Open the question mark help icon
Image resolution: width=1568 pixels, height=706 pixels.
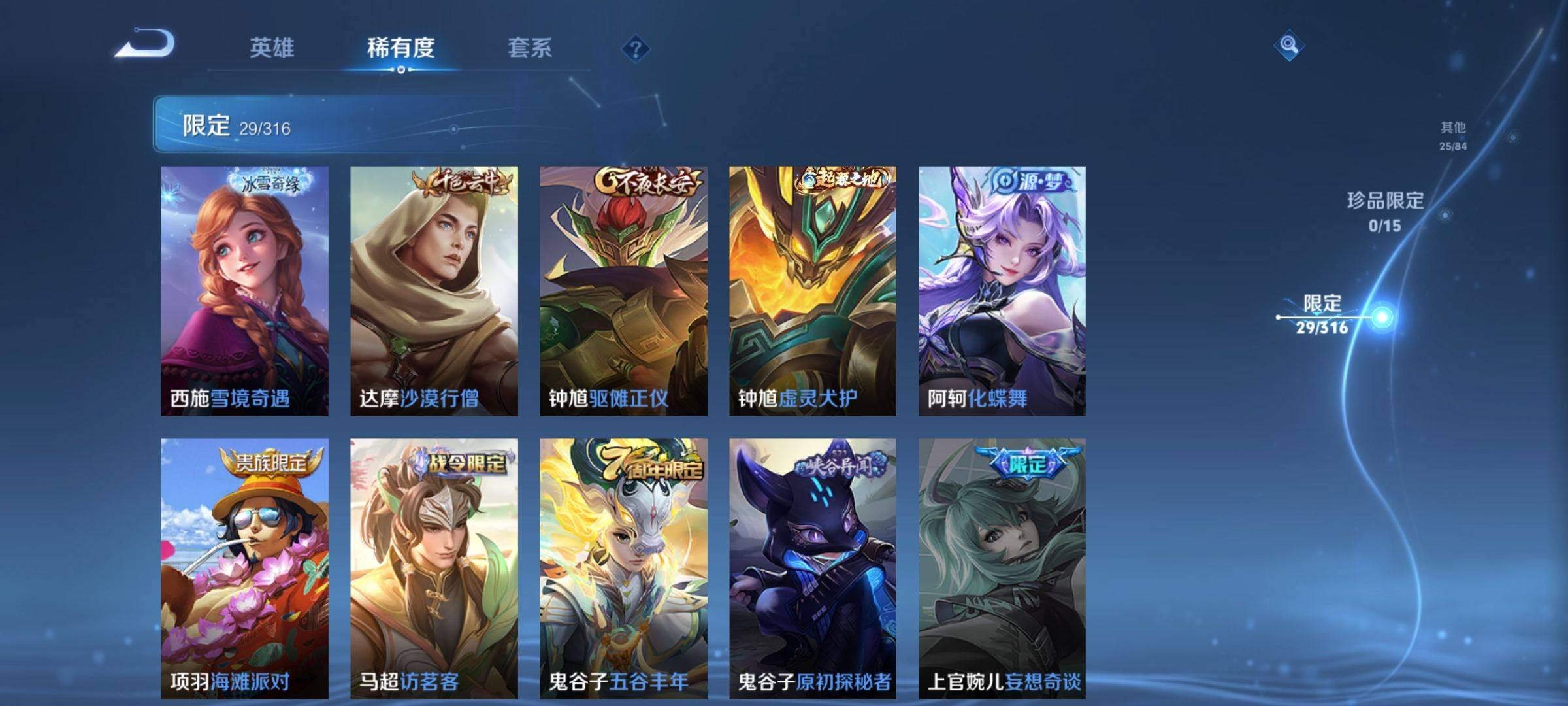[x=635, y=49]
